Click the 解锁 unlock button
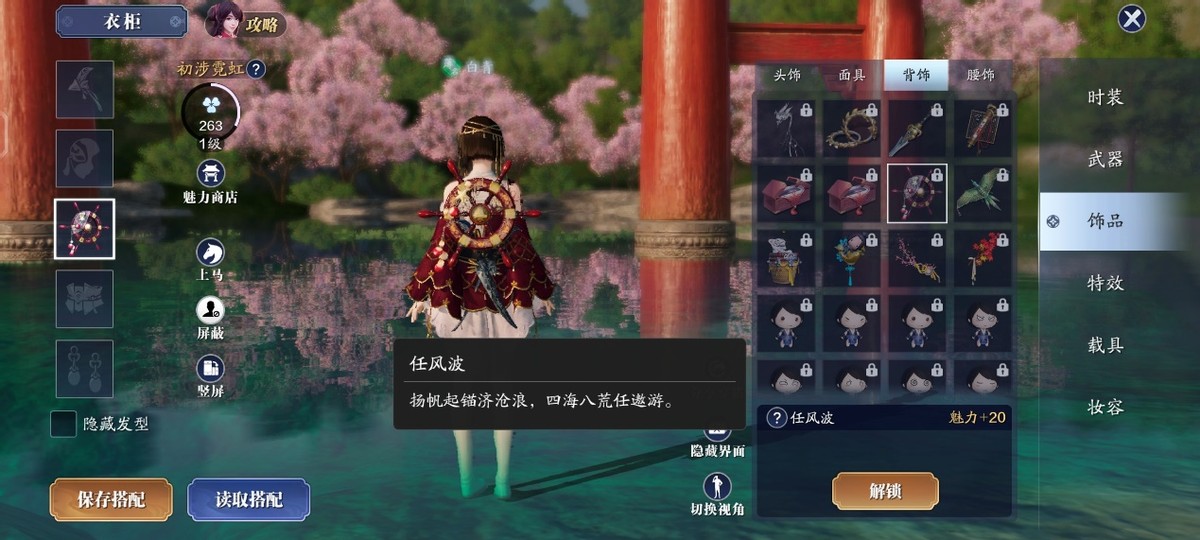Viewport: 1200px width, 540px height. click(x=885, y=491)
